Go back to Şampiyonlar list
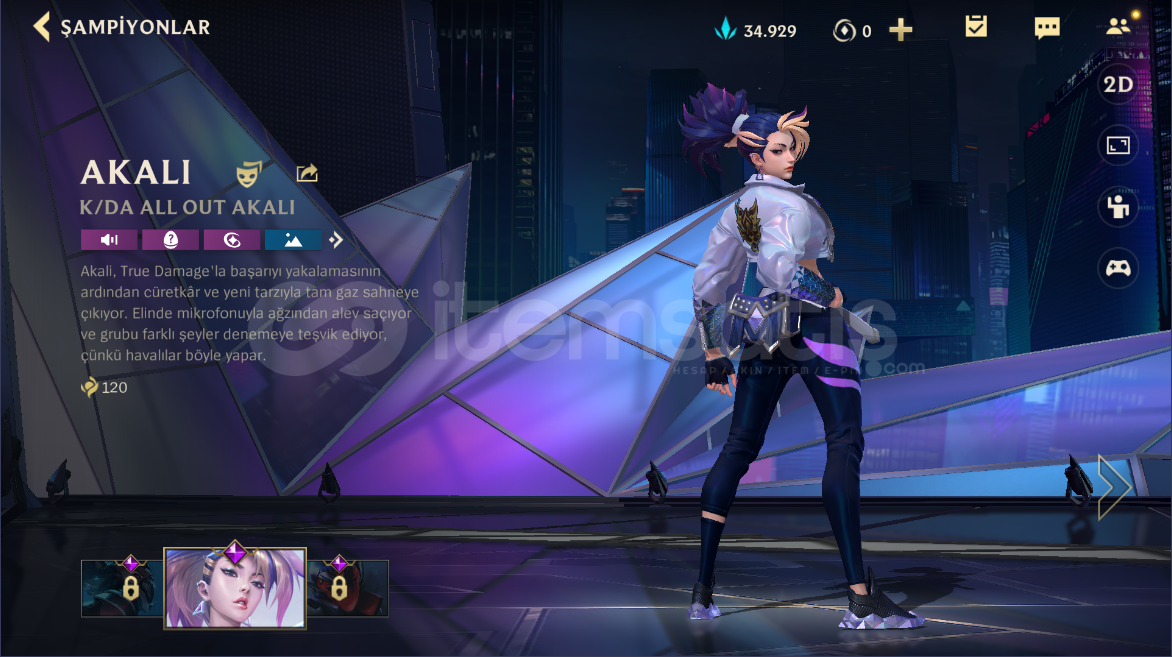The width and height of the screenshot is (1172, 657). [42, 27]
